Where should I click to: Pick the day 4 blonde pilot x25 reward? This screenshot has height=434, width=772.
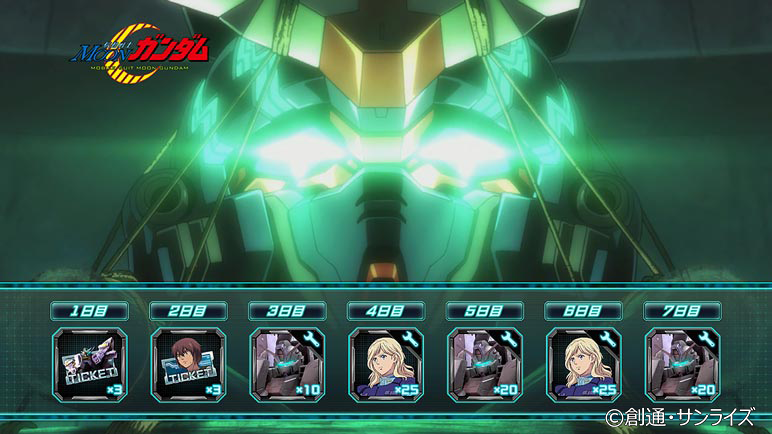tap(386, 364)
